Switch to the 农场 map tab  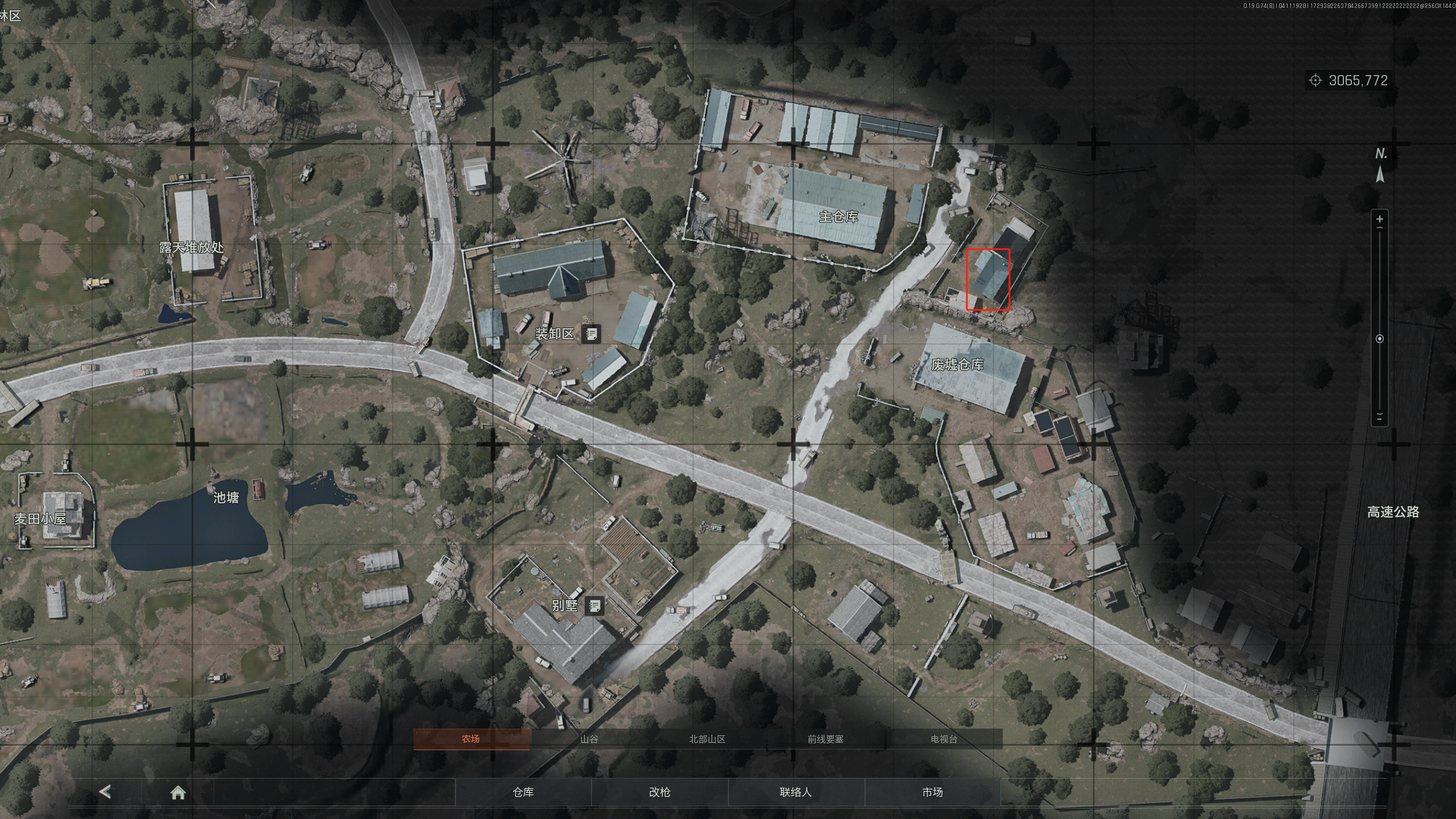[471, 739]
